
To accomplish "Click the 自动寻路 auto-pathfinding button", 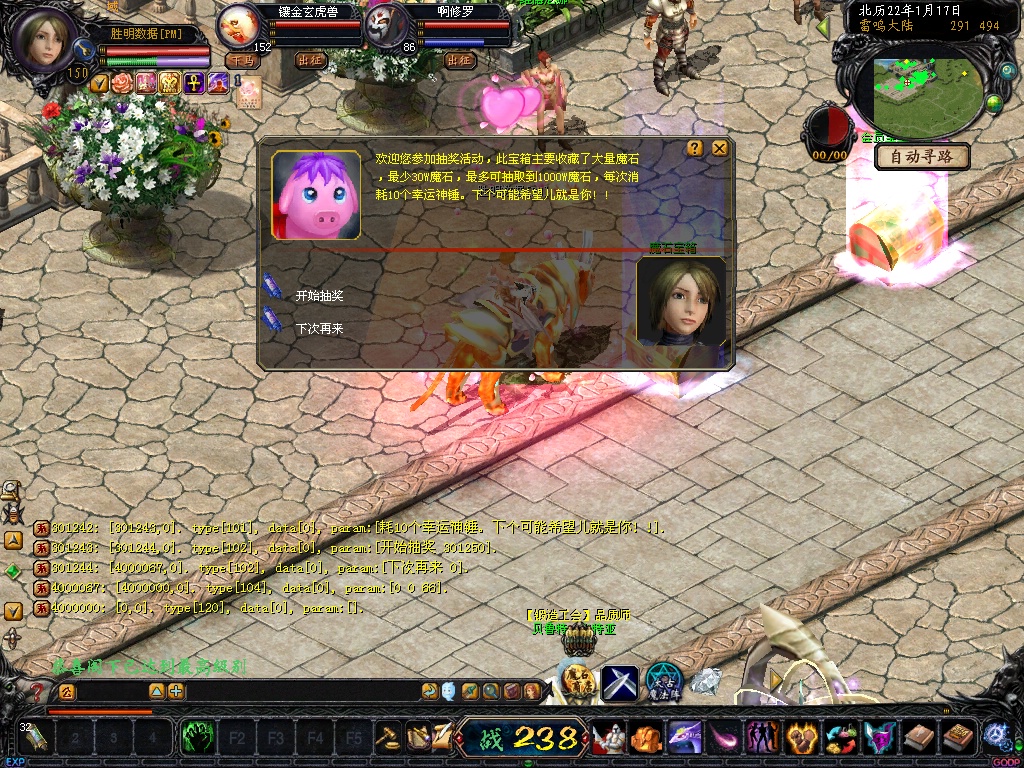I will [922, 157].
